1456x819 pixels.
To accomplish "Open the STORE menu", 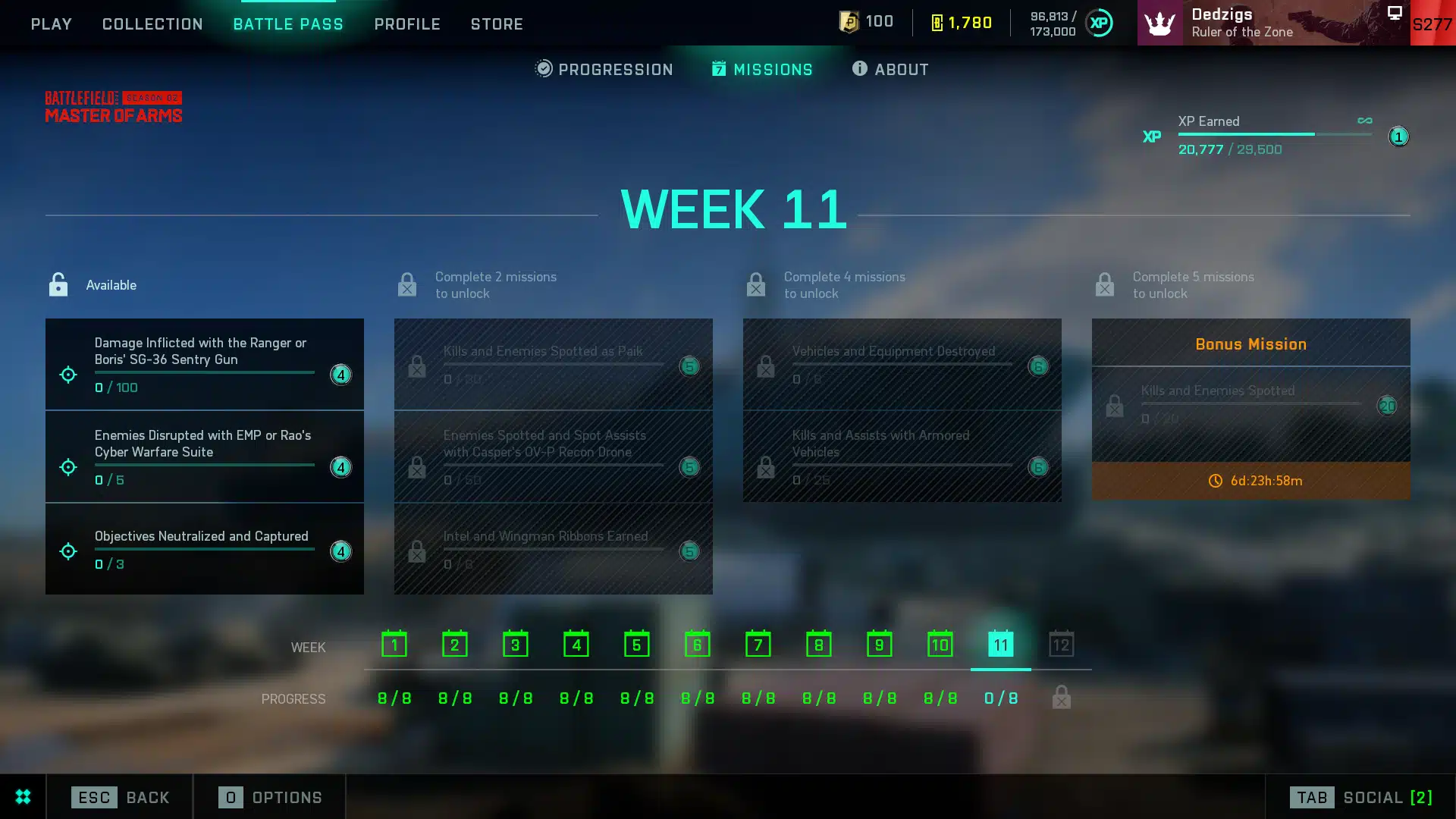I will [497, 24].
